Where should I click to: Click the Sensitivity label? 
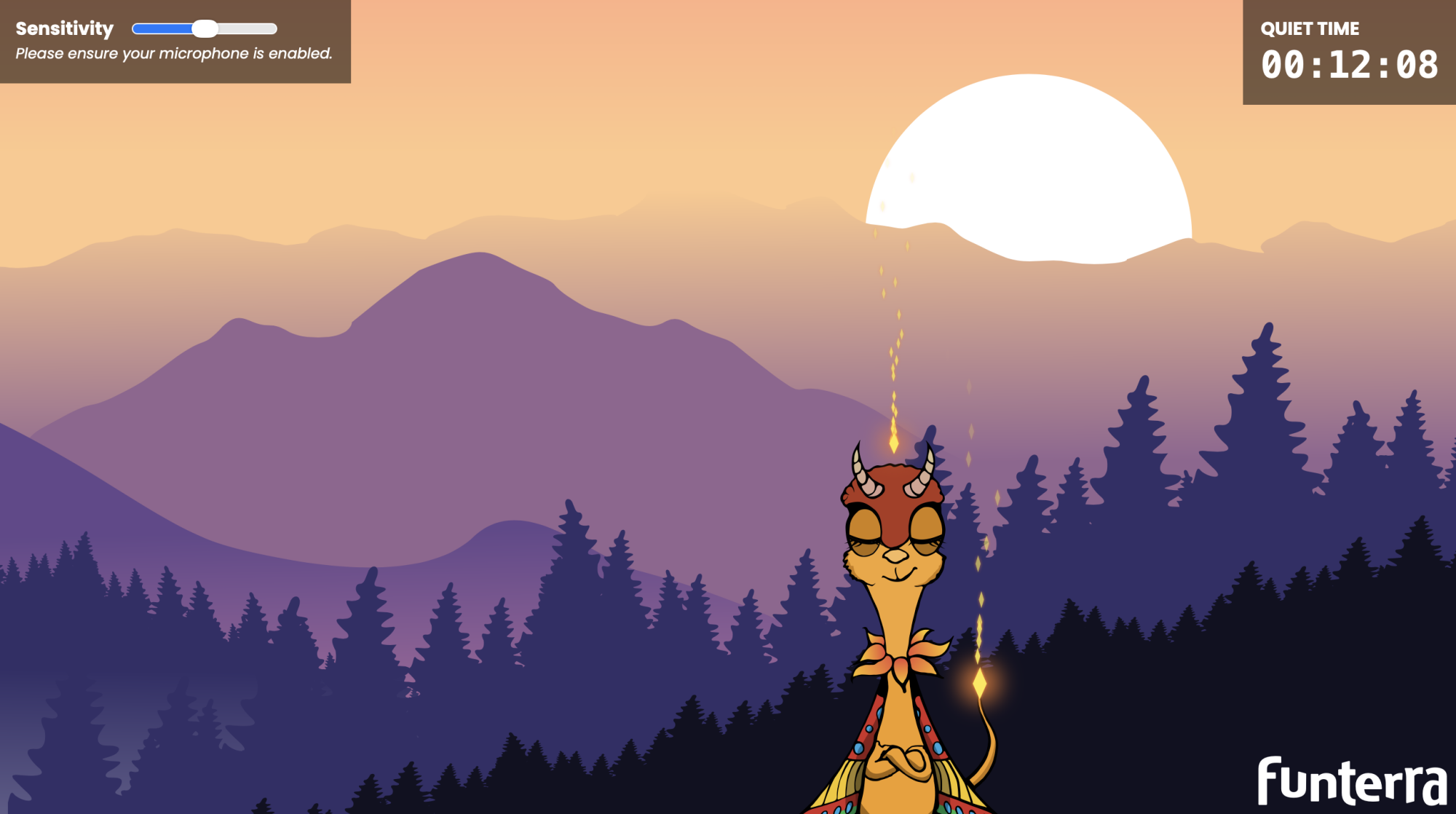point(64,28)
